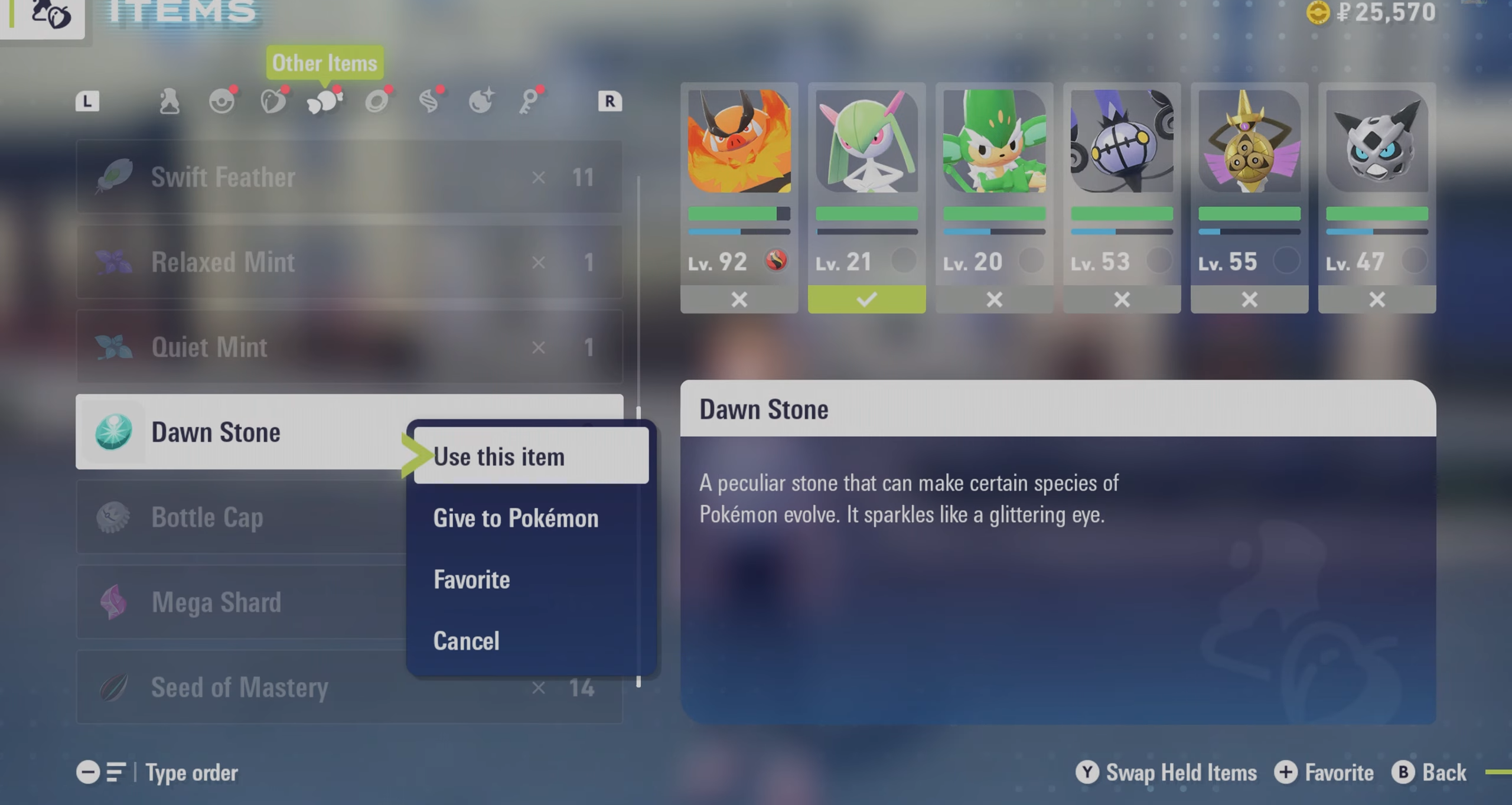Cancel the Dawn Stone popup menu

466,641
